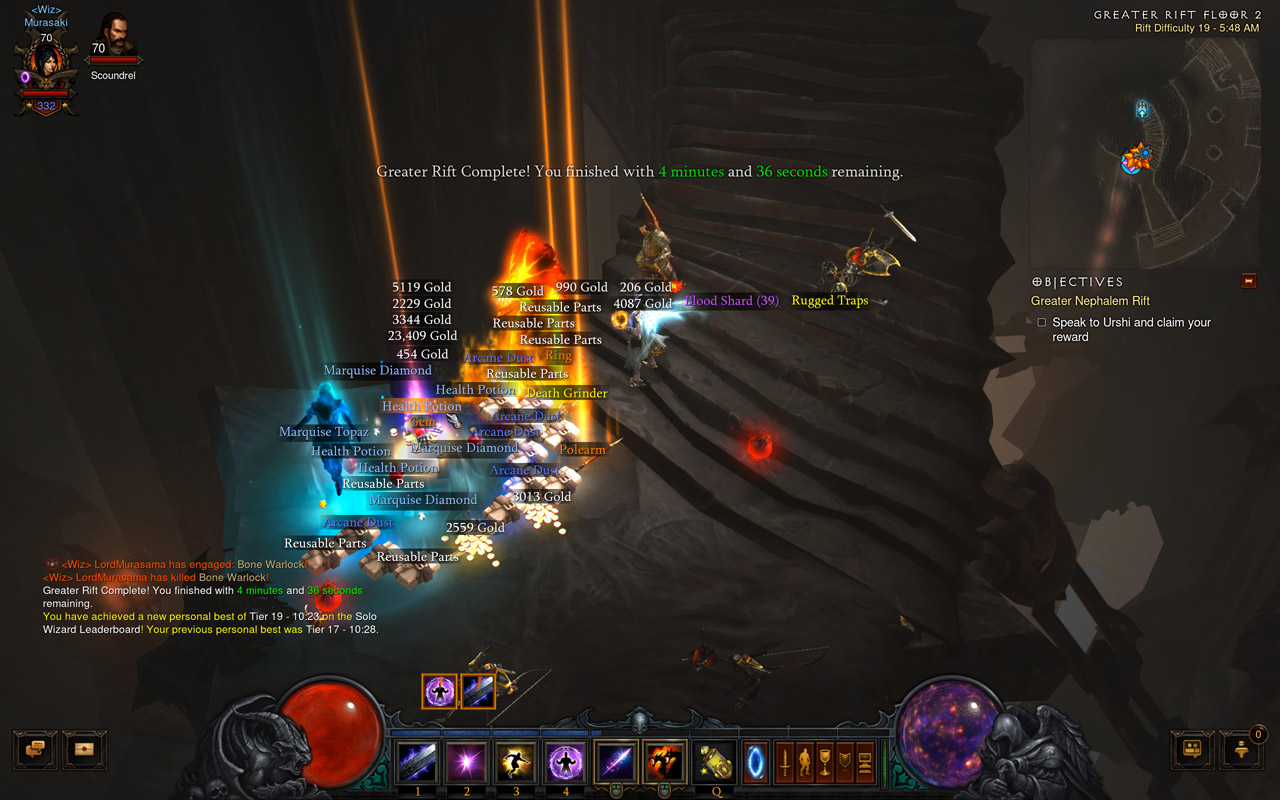
Task: Open the social friends list button
Action: pyautogui.click(x=1193, y=749)
